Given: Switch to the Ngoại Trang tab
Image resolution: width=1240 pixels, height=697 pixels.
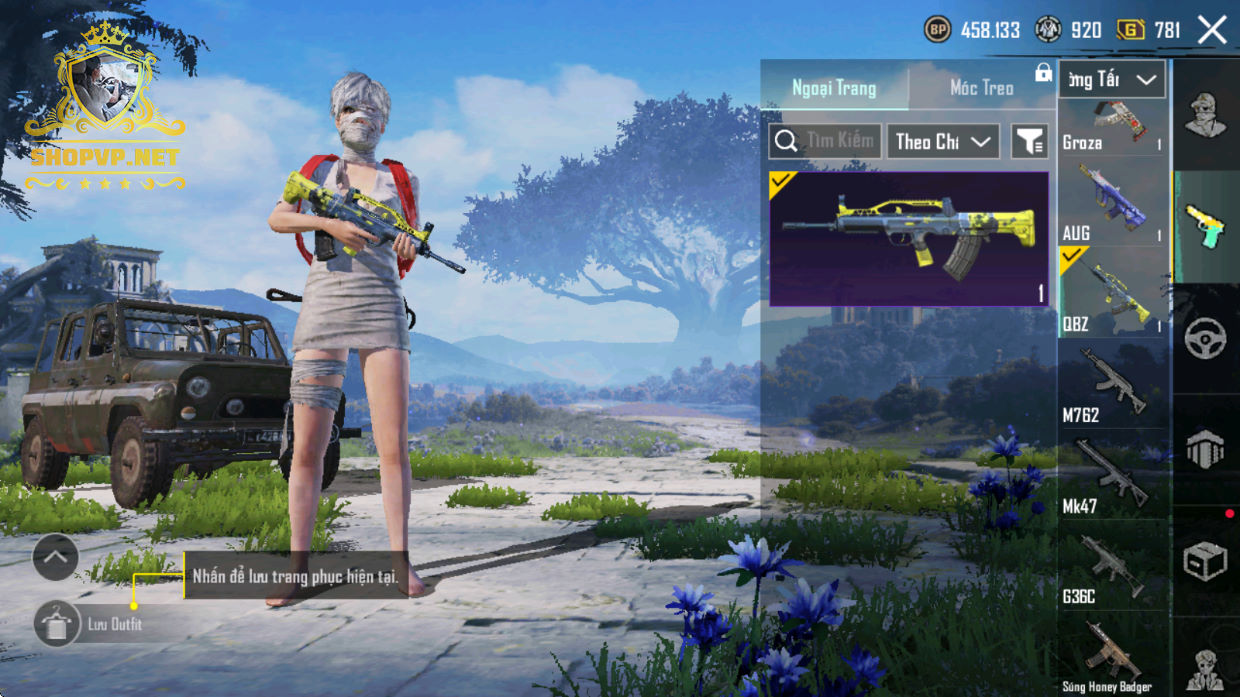Looking at the screenshot, I should tap(834, 88).
